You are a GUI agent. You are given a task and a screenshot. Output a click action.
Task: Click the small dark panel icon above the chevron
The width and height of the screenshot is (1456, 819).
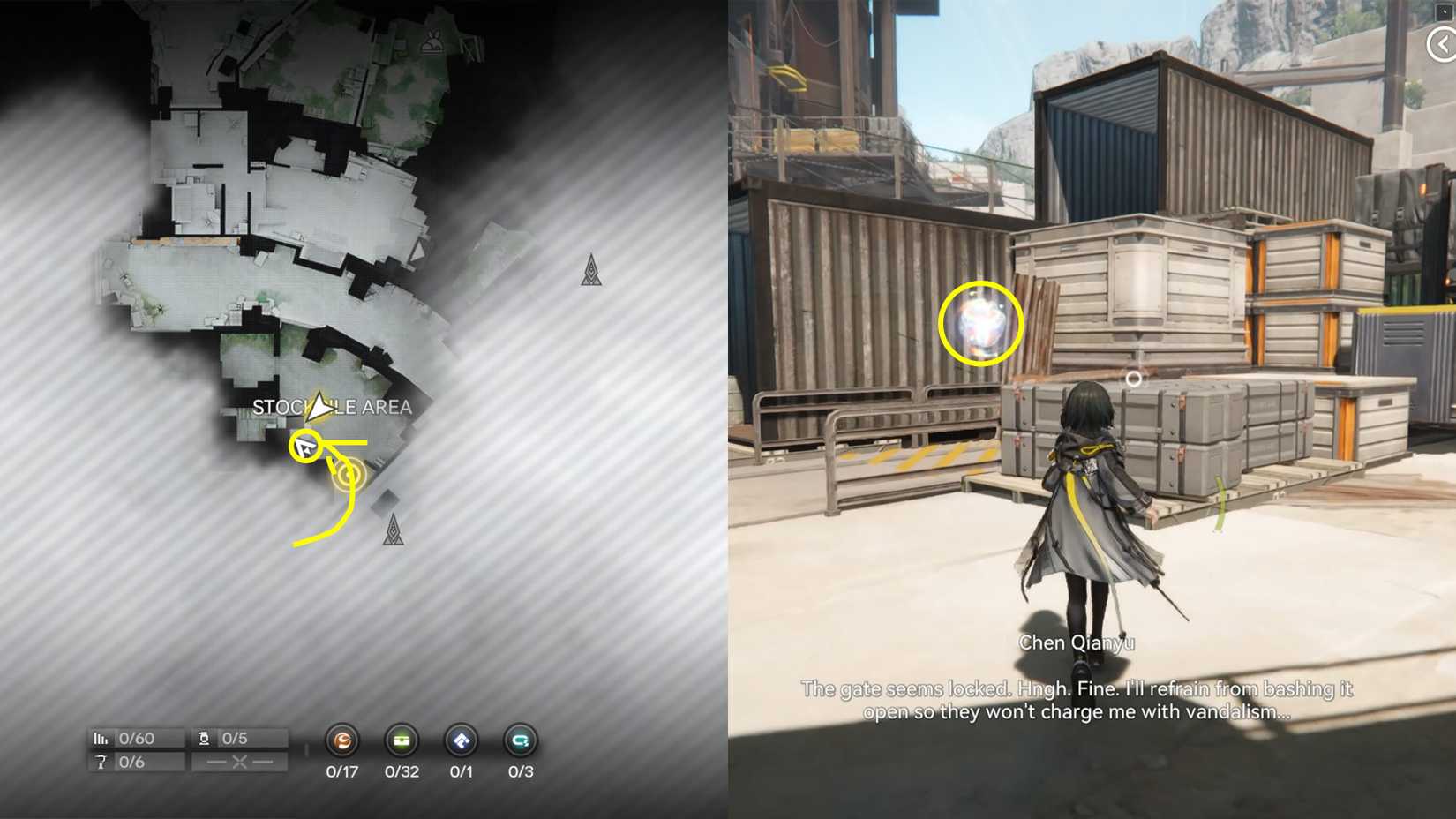(1444, 12)
